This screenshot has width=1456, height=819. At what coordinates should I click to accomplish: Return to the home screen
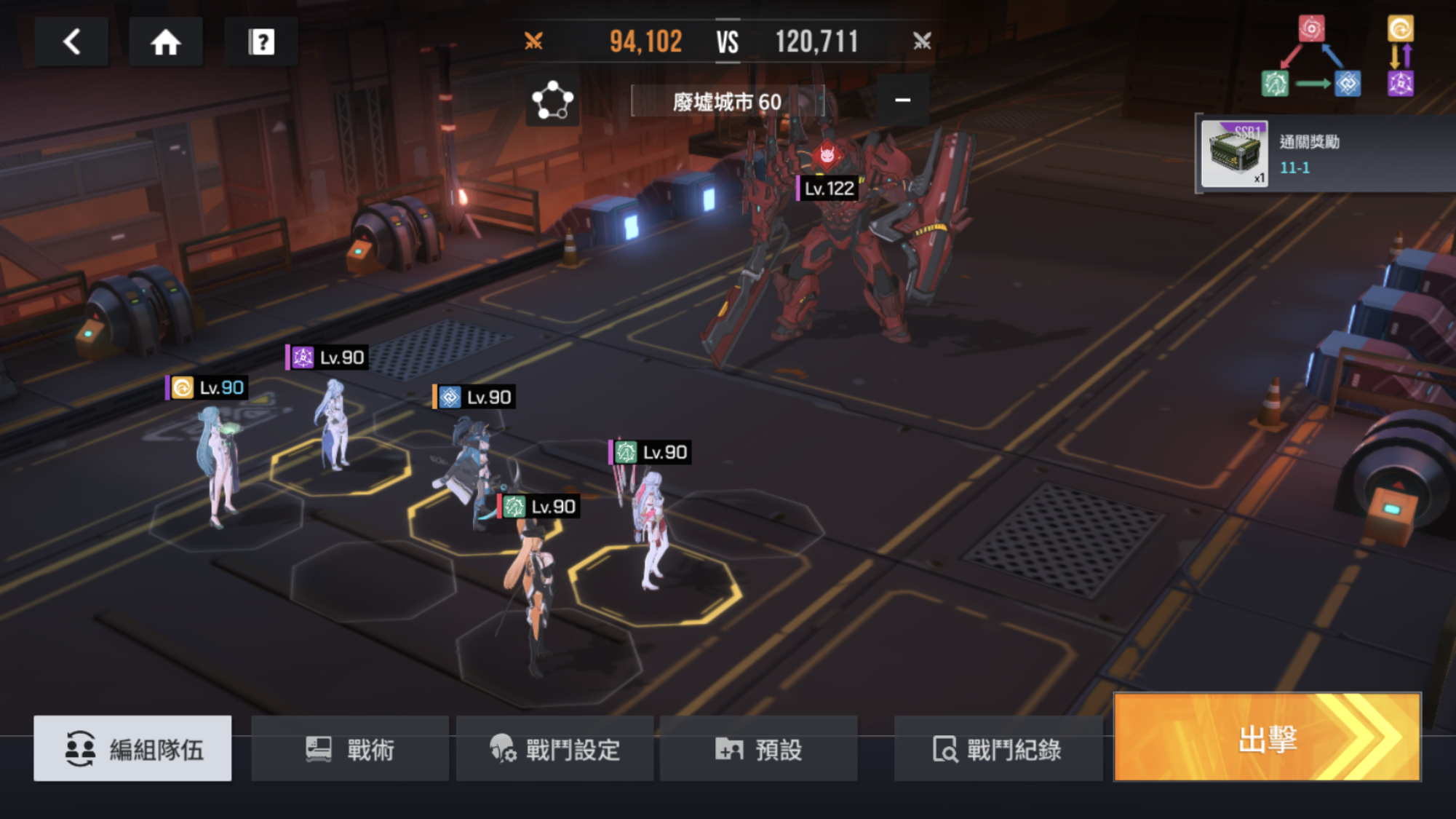click(x=165, y=41)
